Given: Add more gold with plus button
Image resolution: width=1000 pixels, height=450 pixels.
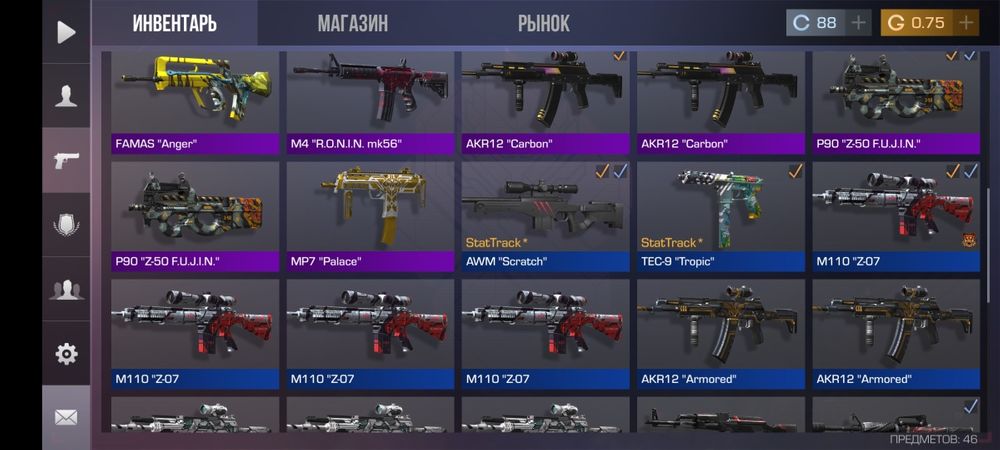Looking at the screenshot, I should [x=966, y=22].
